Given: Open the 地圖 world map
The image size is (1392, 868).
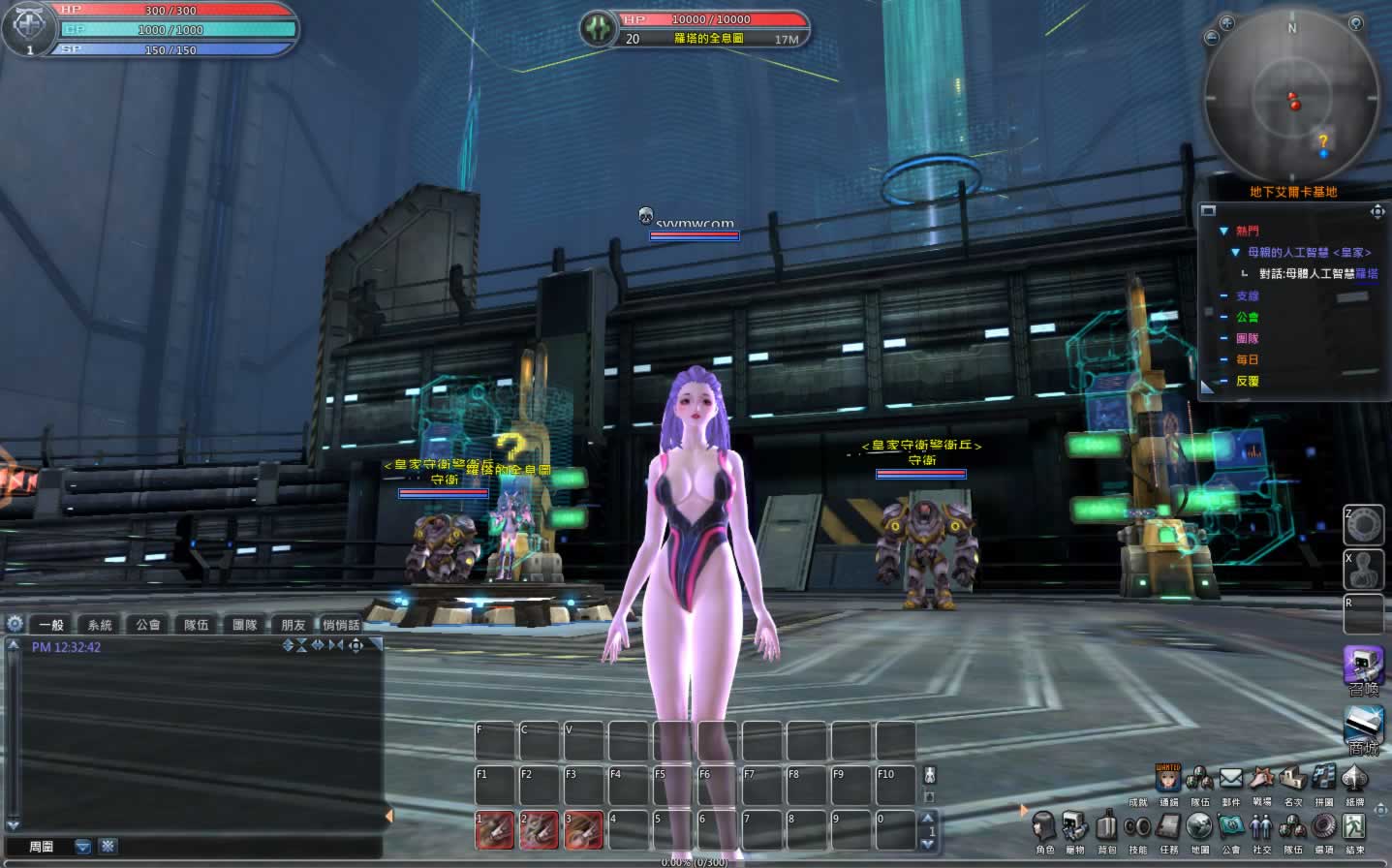Looking at the screenshot, I should [1199, 827].
